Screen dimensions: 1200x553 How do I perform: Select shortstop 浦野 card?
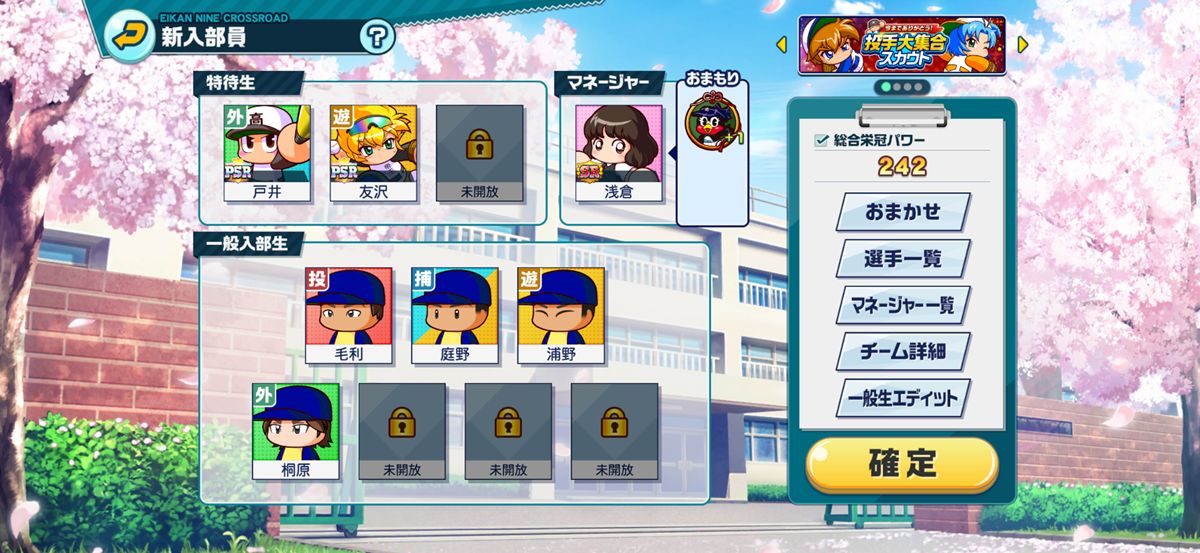tap(560, 315)
